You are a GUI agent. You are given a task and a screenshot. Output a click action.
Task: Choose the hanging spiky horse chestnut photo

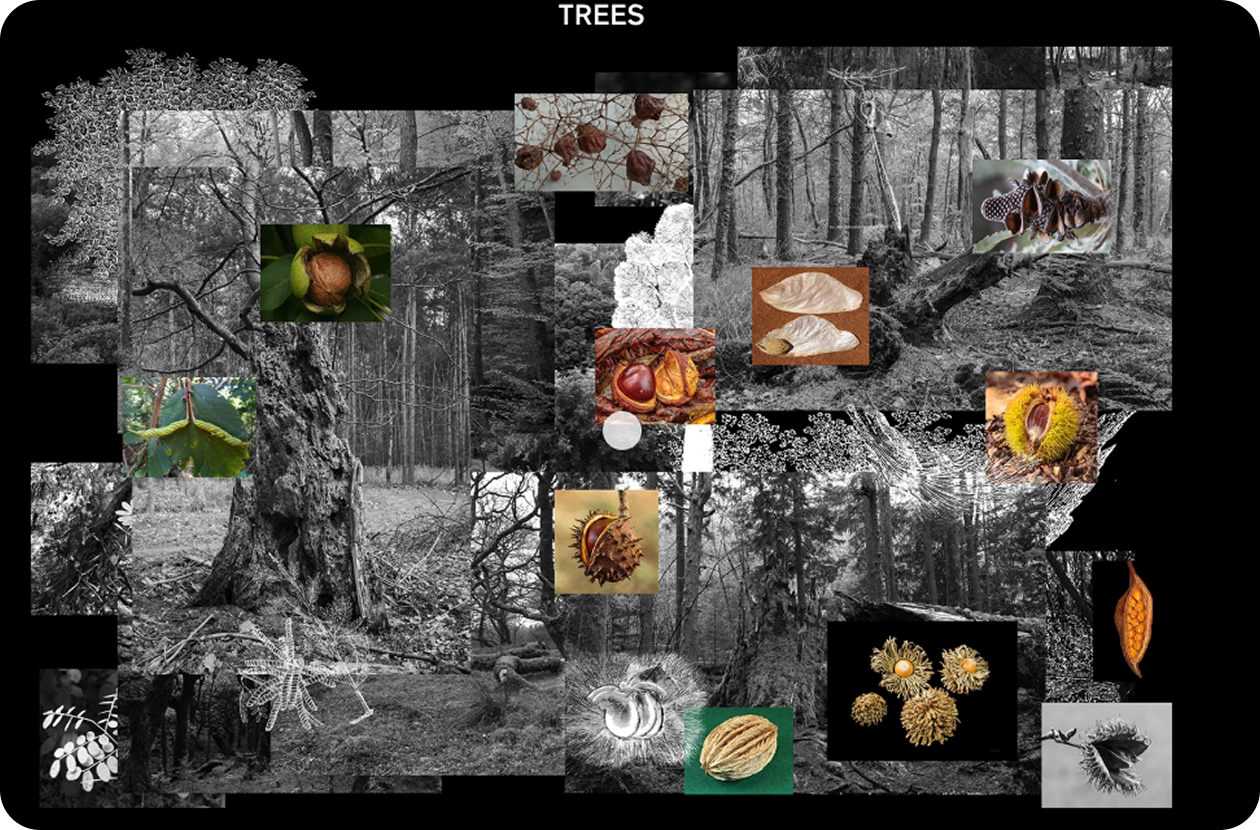click(x=607, y=541)
